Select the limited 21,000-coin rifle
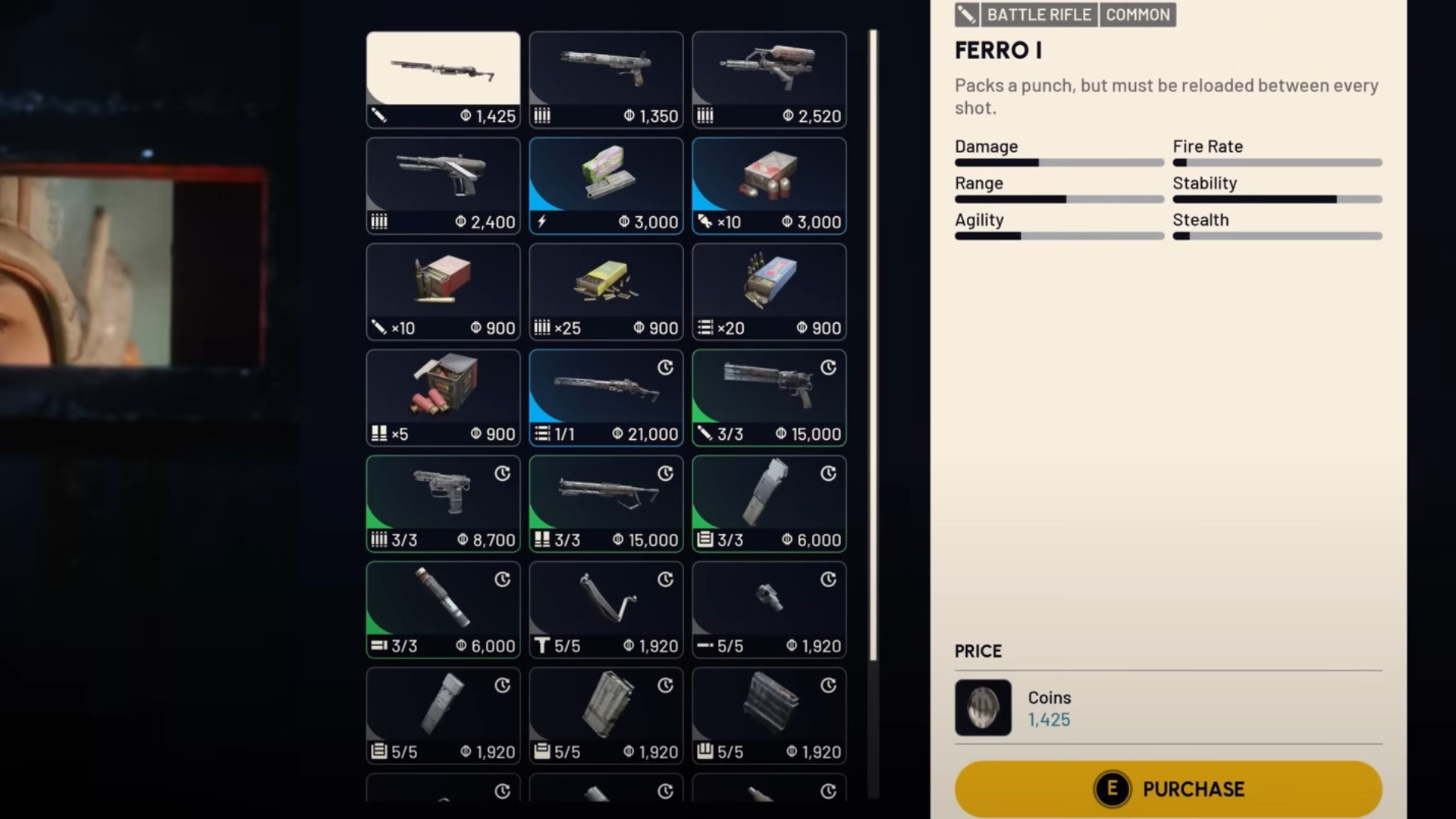This screenshot has width=1456, height=819. (605, 387)
